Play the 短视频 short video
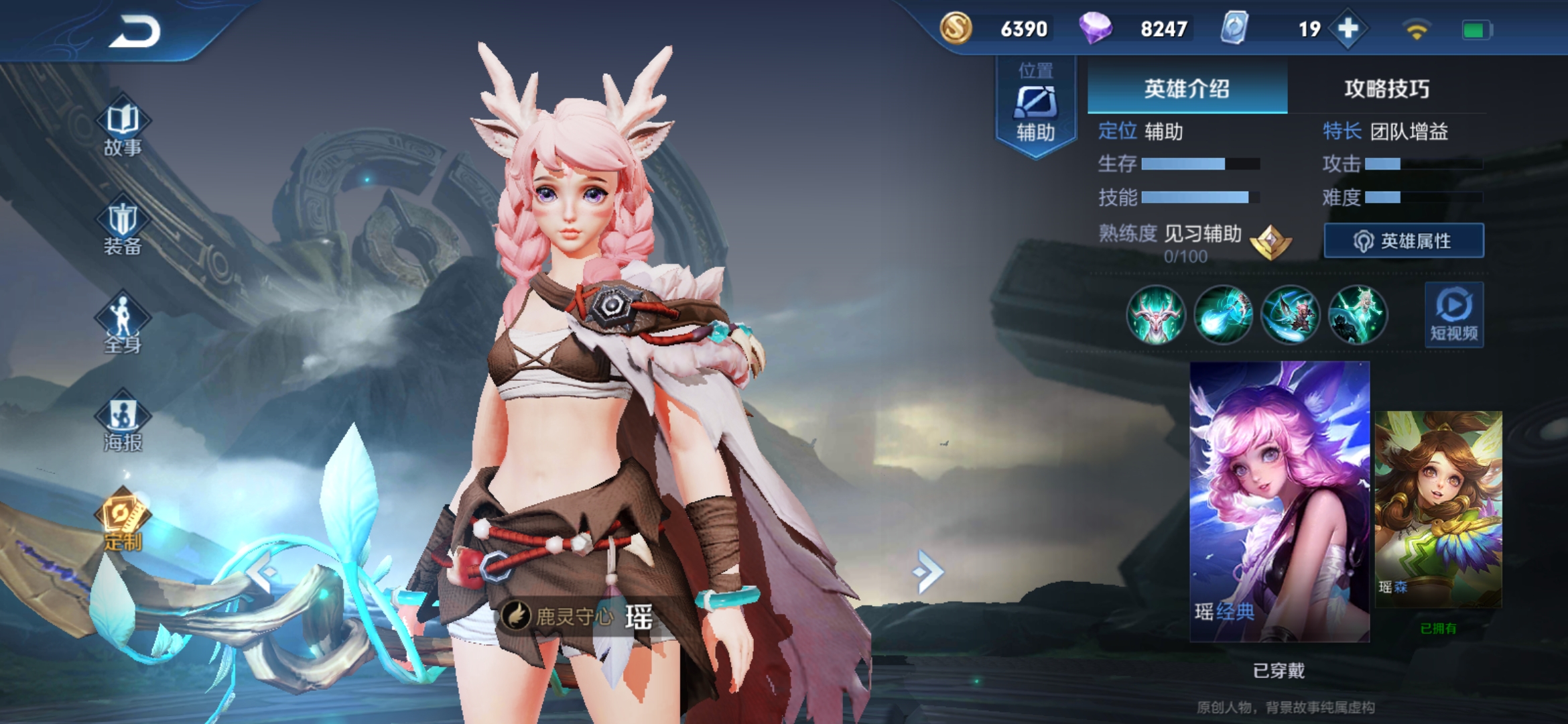 tap(1453, 315)
